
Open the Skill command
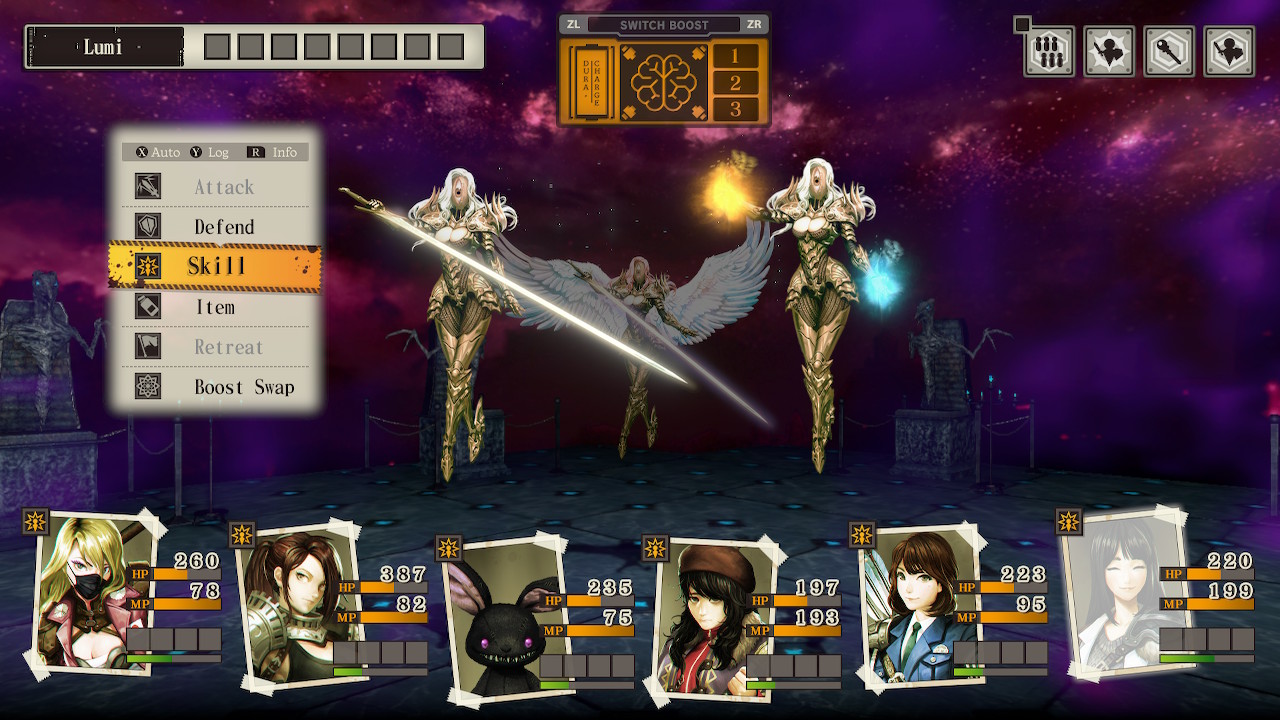click(x=215, y=266)
